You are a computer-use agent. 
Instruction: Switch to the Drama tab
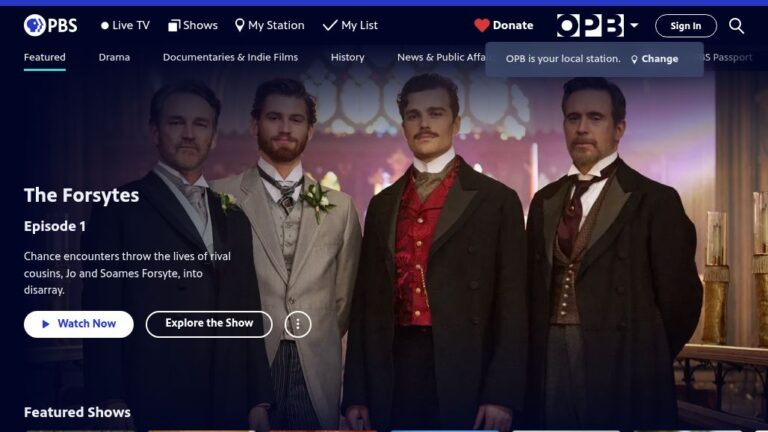coord(114,57)
